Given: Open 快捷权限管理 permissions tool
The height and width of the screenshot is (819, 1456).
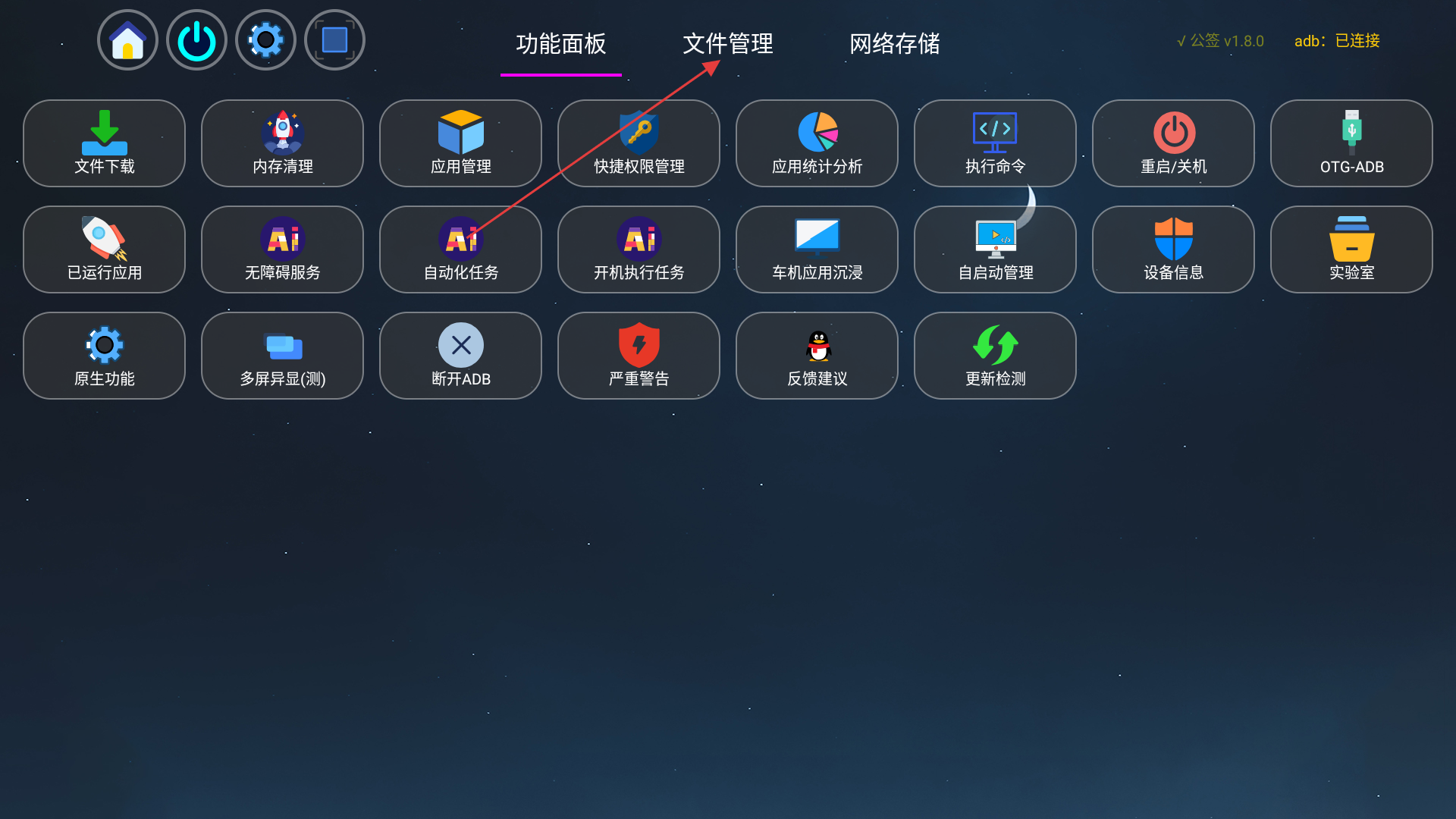Looking at the screenshot, I should coord(639,143).
